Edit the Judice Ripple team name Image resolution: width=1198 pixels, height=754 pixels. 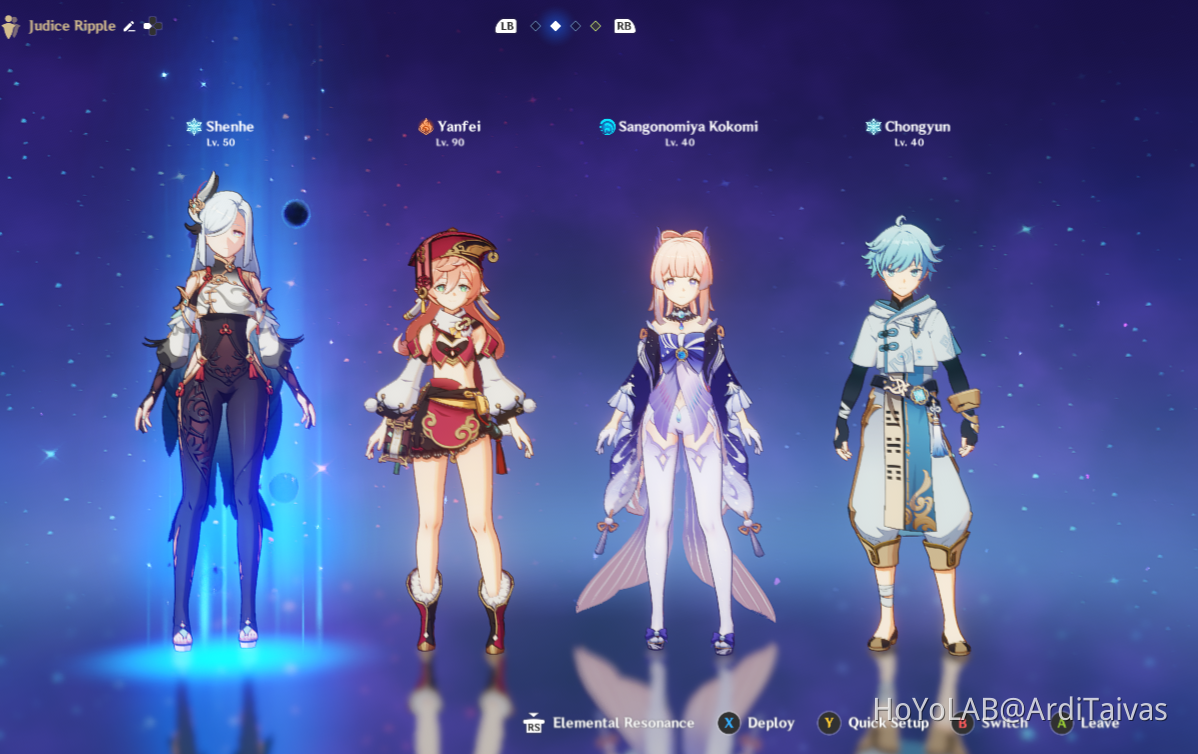click(129, 26)
